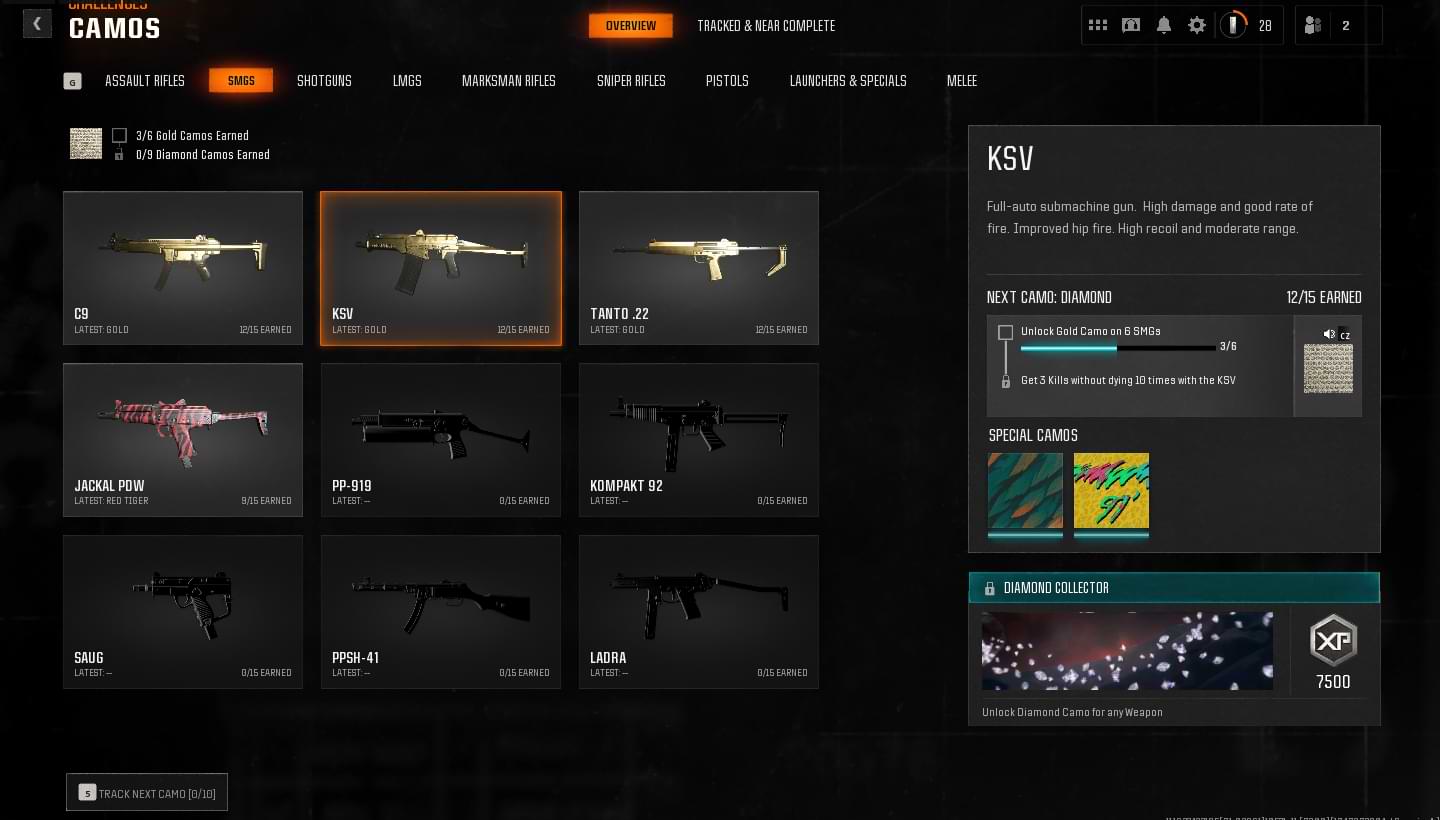
Task: Select the C9 weapon tile
Action: click(183, 268)
